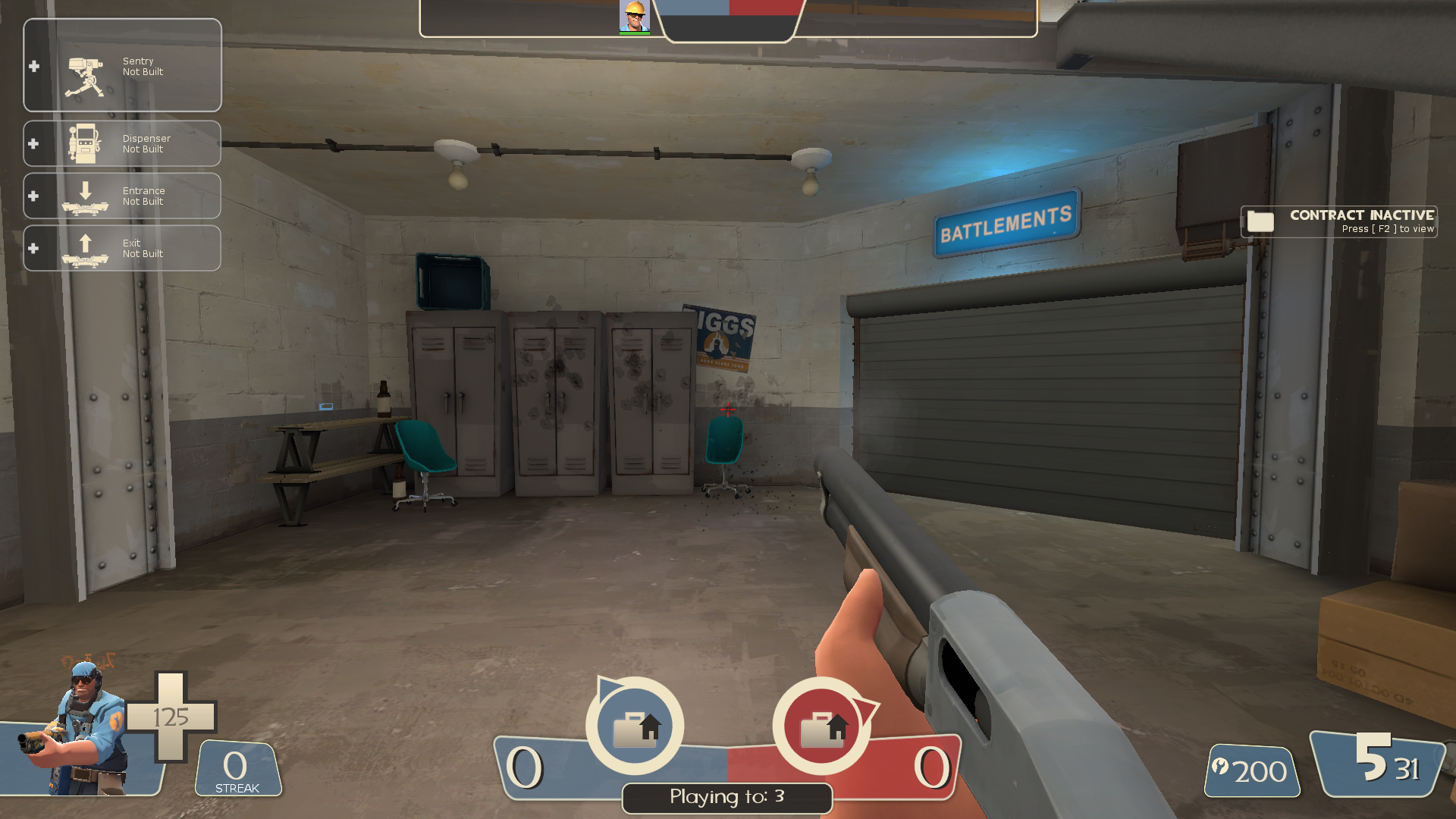The width and height of the screenshot is (1456, 819).
Task: Click the Engineer avatar portrait above the scoreboard
Action: pyautogui.click(x=635, y=17)
